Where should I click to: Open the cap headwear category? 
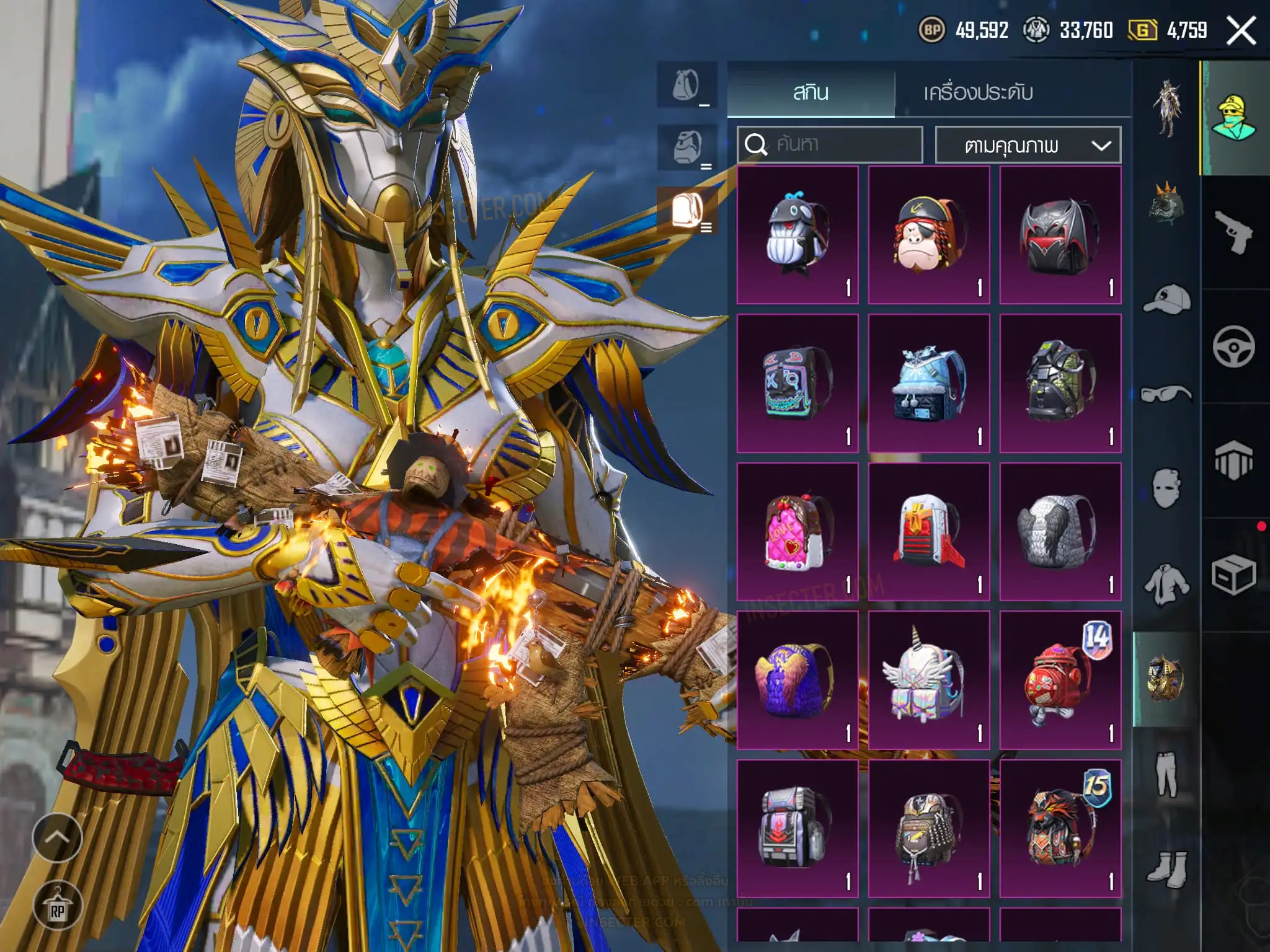tap(1166, 299)
